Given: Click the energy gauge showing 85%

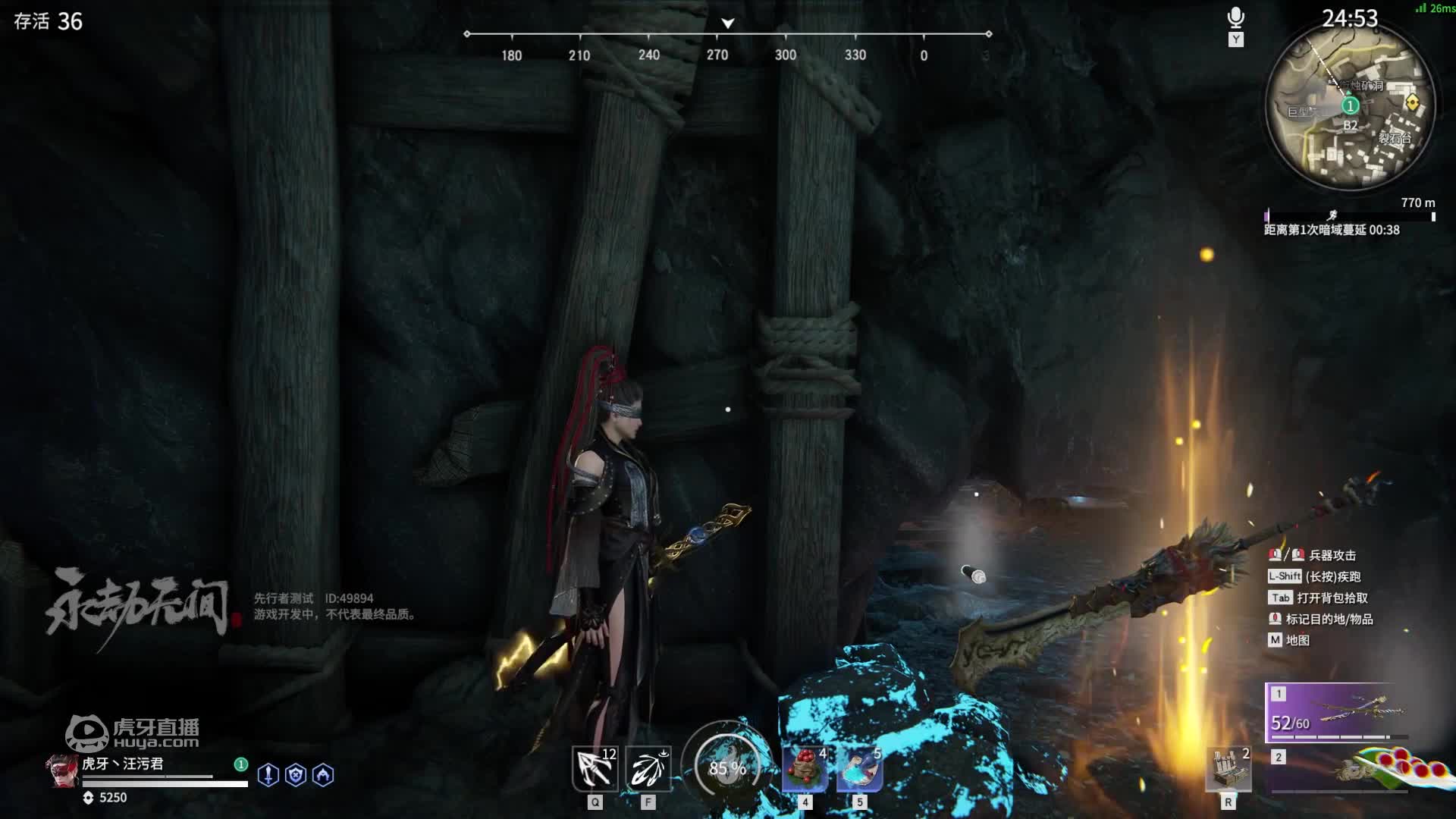Looking at the screenshot, I should coord(726,767).
